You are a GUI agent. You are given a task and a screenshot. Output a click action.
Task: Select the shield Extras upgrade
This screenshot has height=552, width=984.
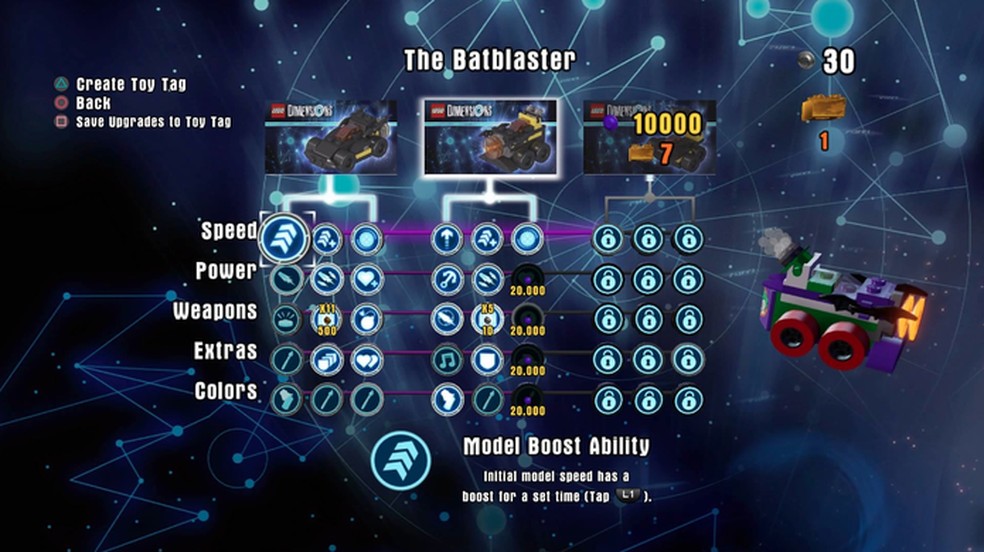[487, 359]
